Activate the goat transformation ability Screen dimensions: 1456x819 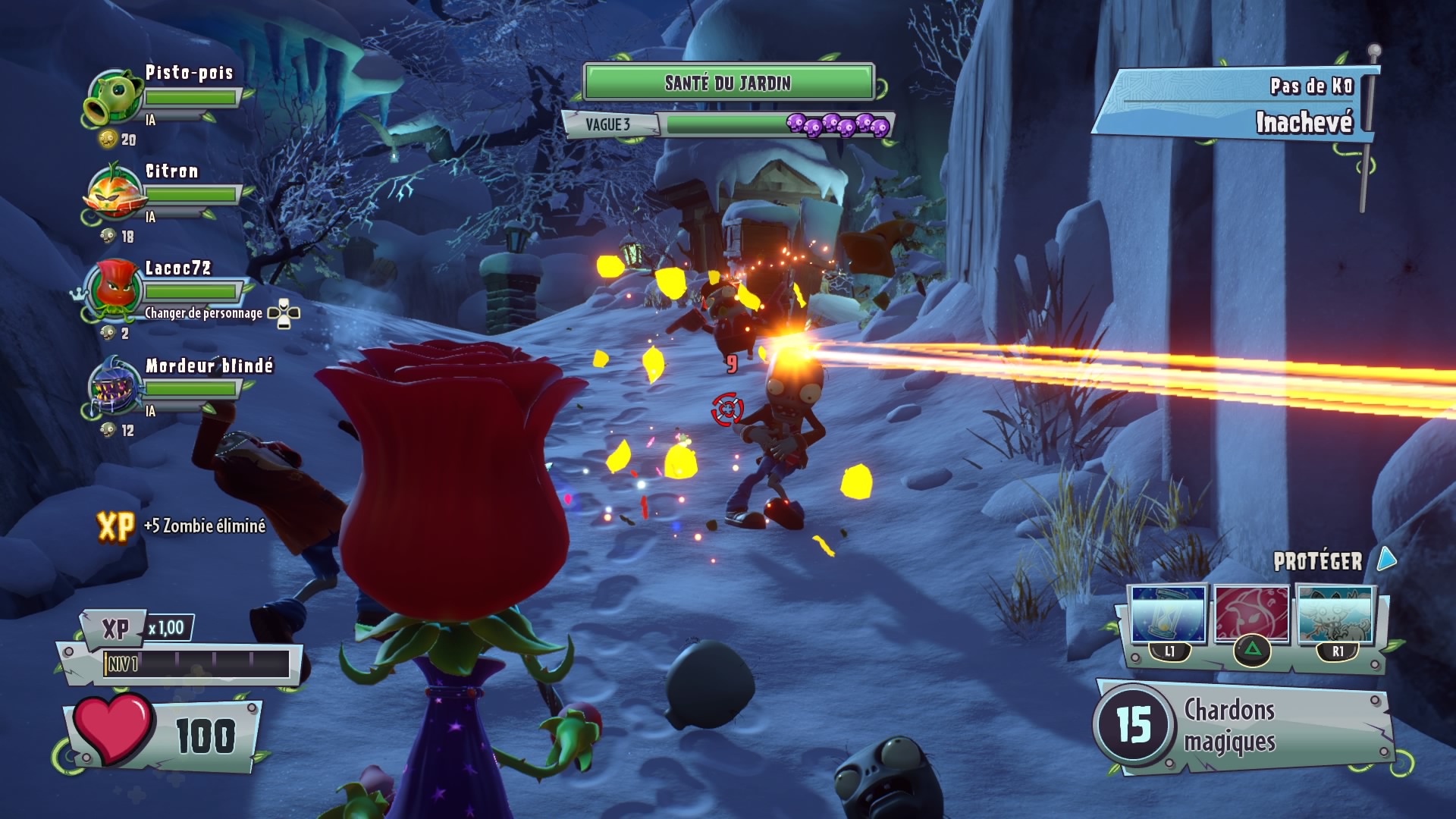1337,616
